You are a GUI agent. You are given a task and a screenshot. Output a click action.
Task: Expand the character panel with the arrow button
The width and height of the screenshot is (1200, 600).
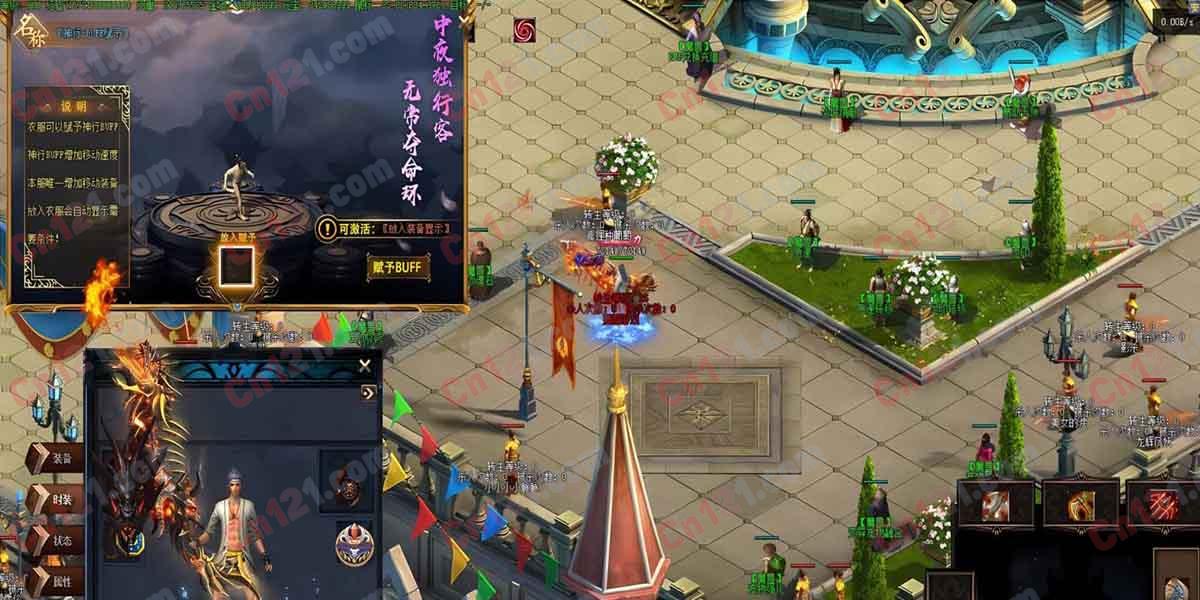point(368,393)
